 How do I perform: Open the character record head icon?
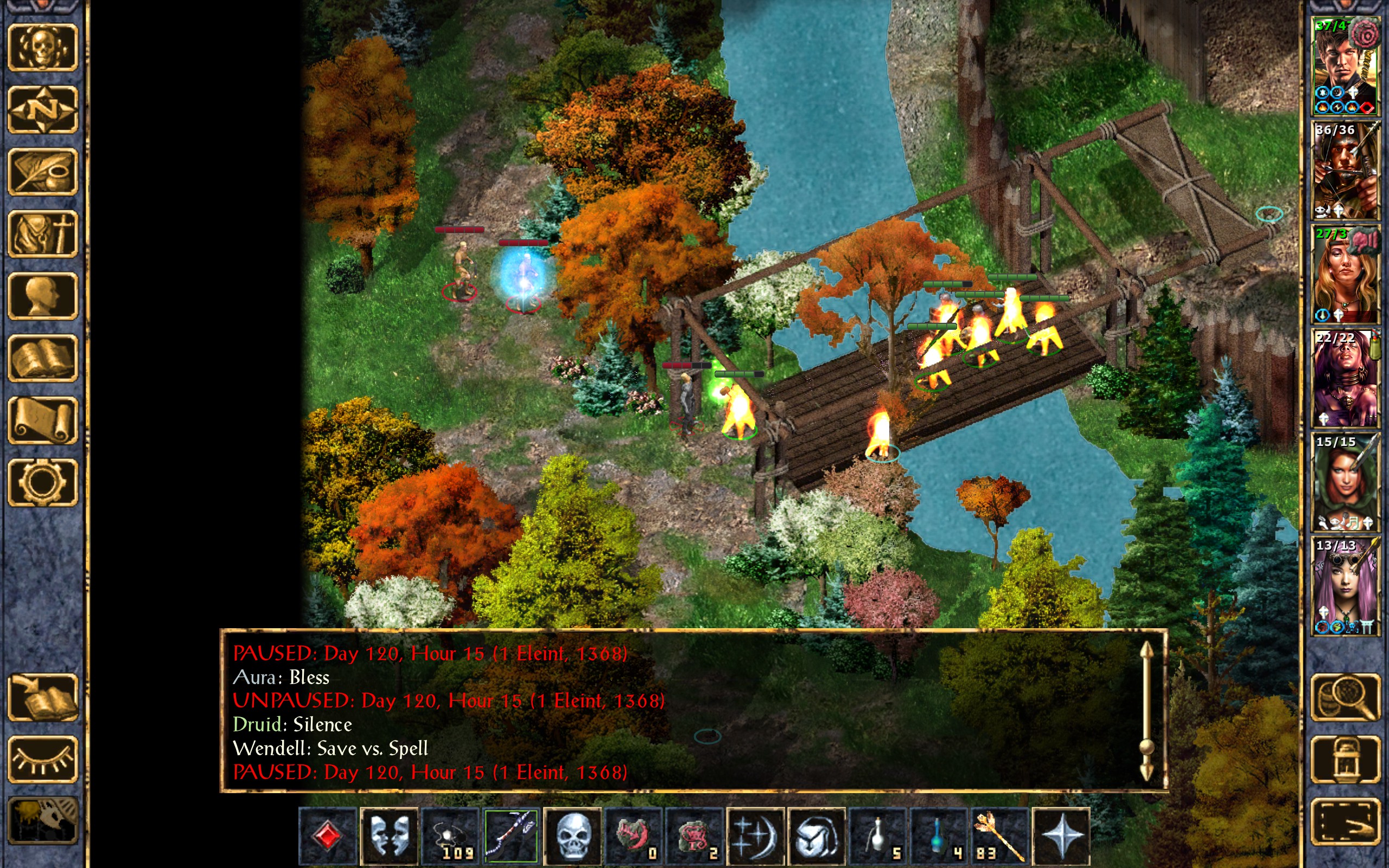pos(42,296)
